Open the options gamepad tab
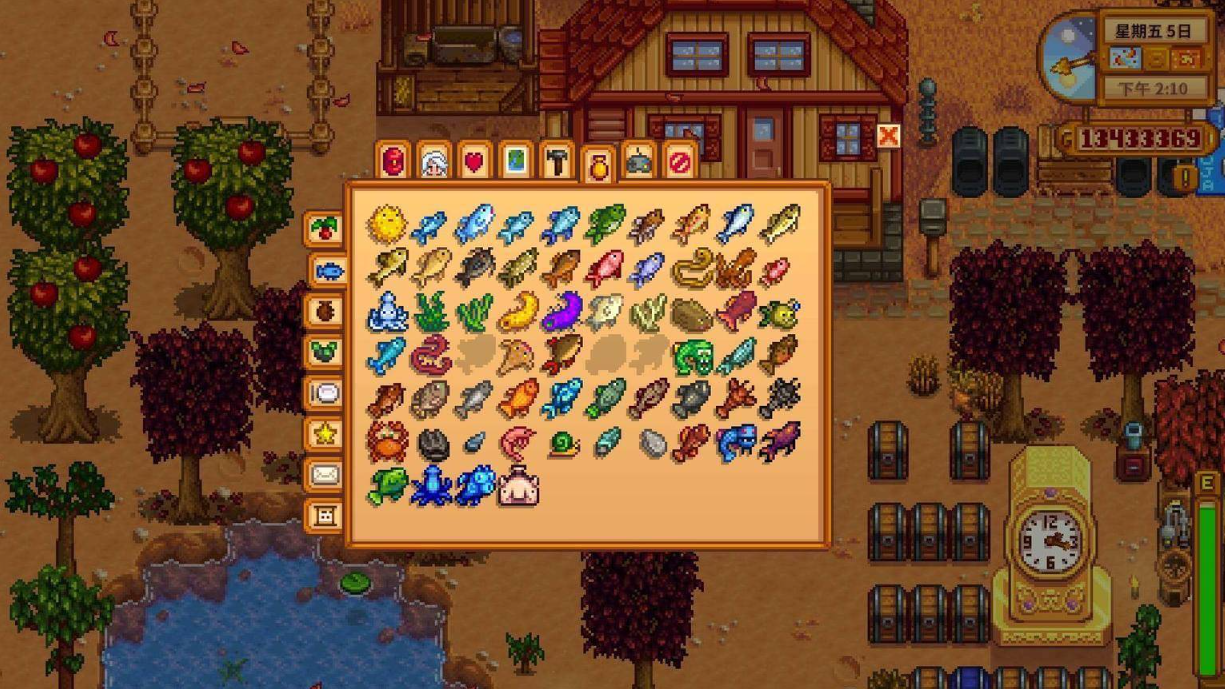The width and height of the screenshot is (1225, 689). tap(638, 161)
